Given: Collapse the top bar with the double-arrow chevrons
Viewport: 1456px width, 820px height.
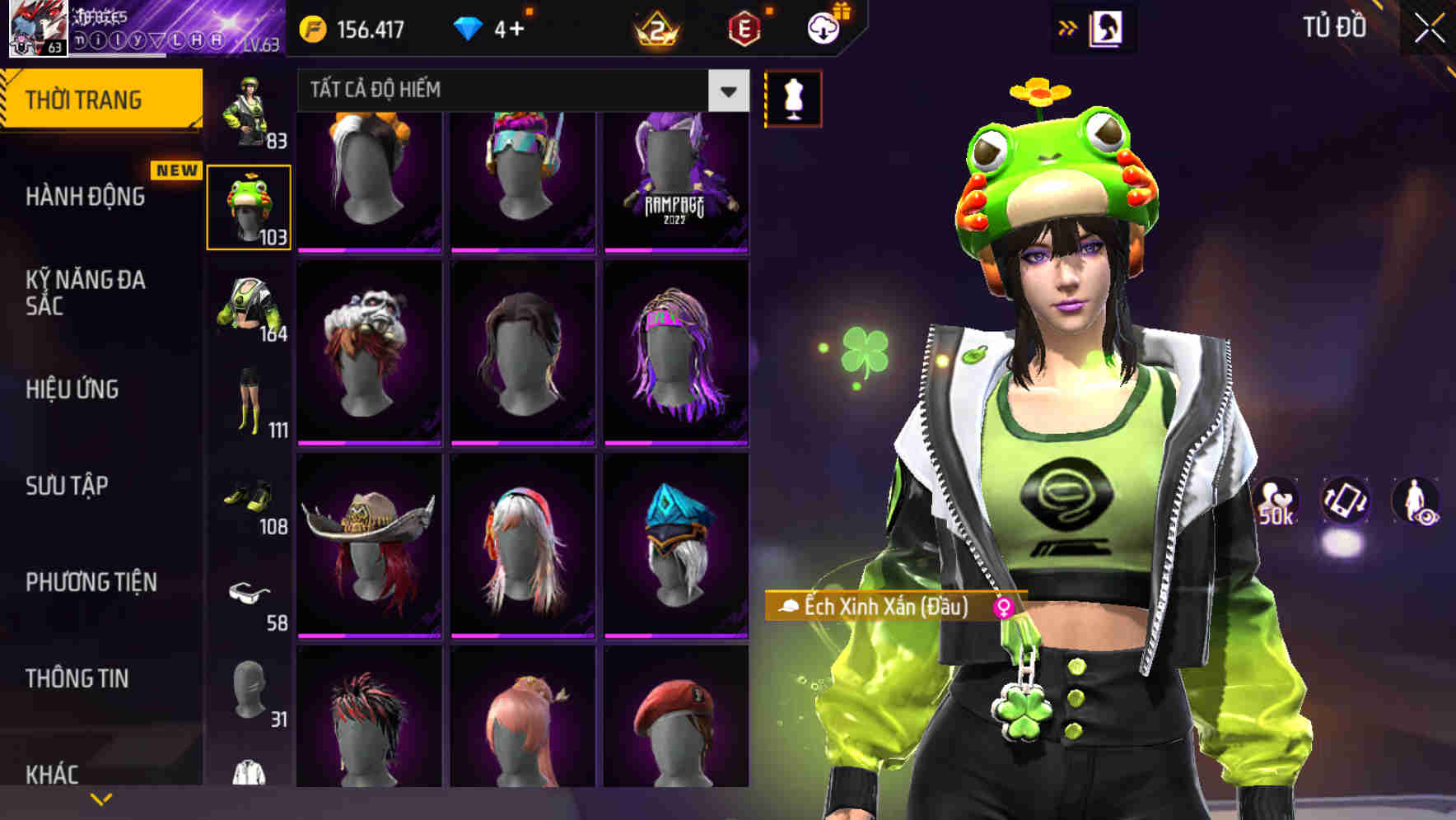Looking at the screenshot, I should tap(1068, 27).
